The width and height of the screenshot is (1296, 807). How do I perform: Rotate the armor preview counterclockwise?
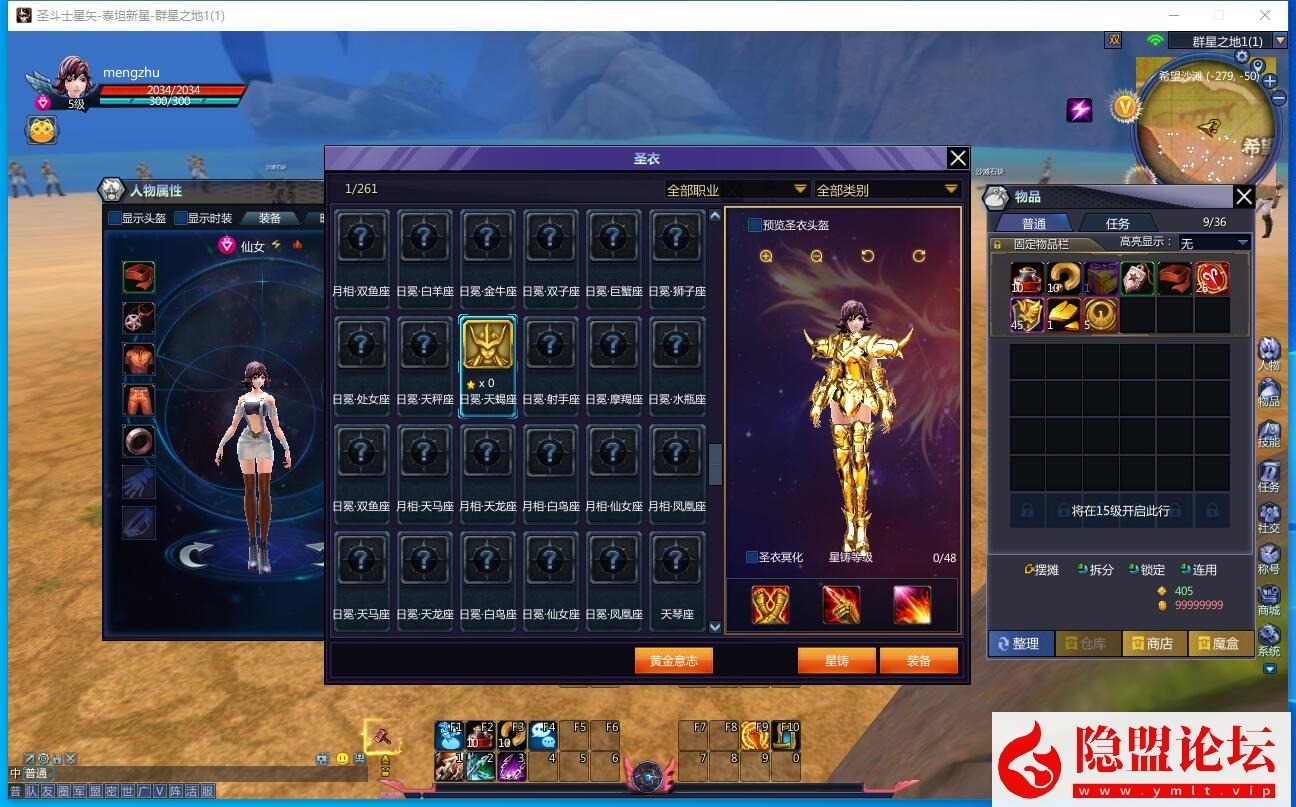[x=866, y=256]
